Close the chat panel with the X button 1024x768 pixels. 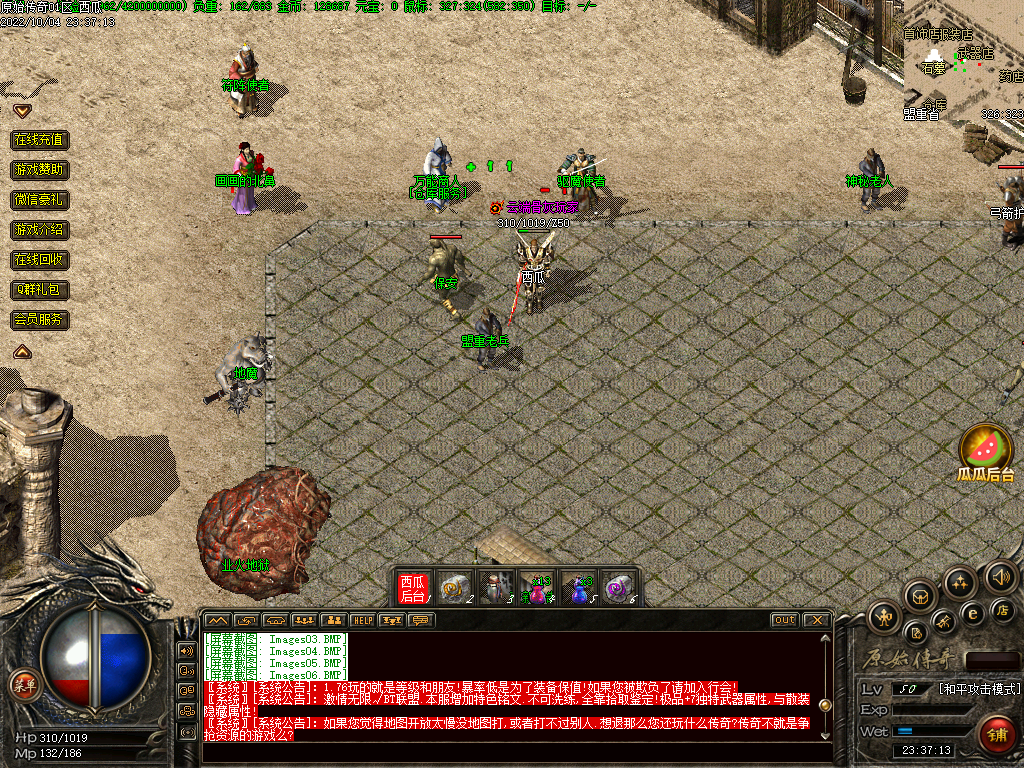pos(816,620)
